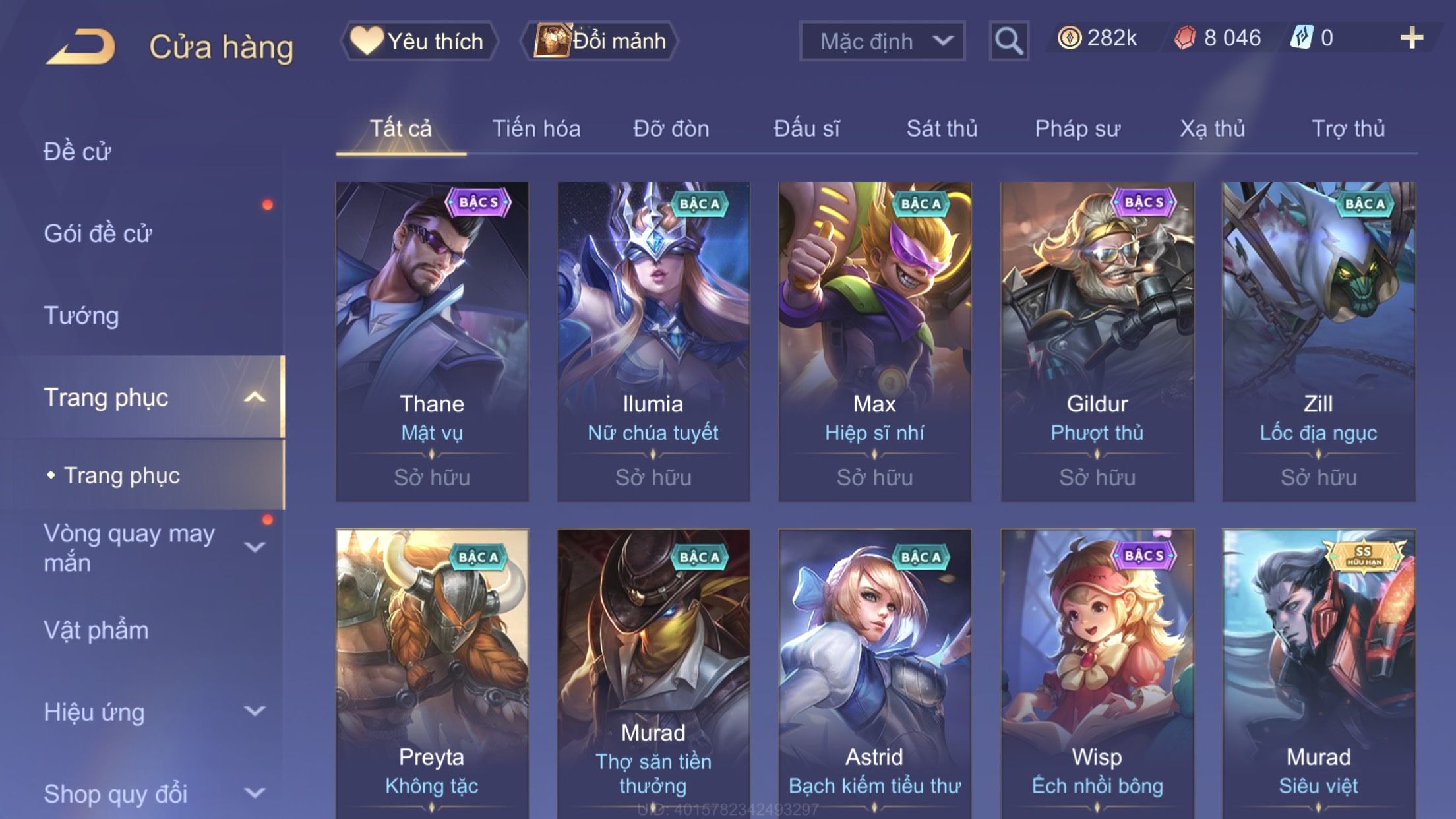Open the Vật phẩm menu entry

(x=96, y=630)
